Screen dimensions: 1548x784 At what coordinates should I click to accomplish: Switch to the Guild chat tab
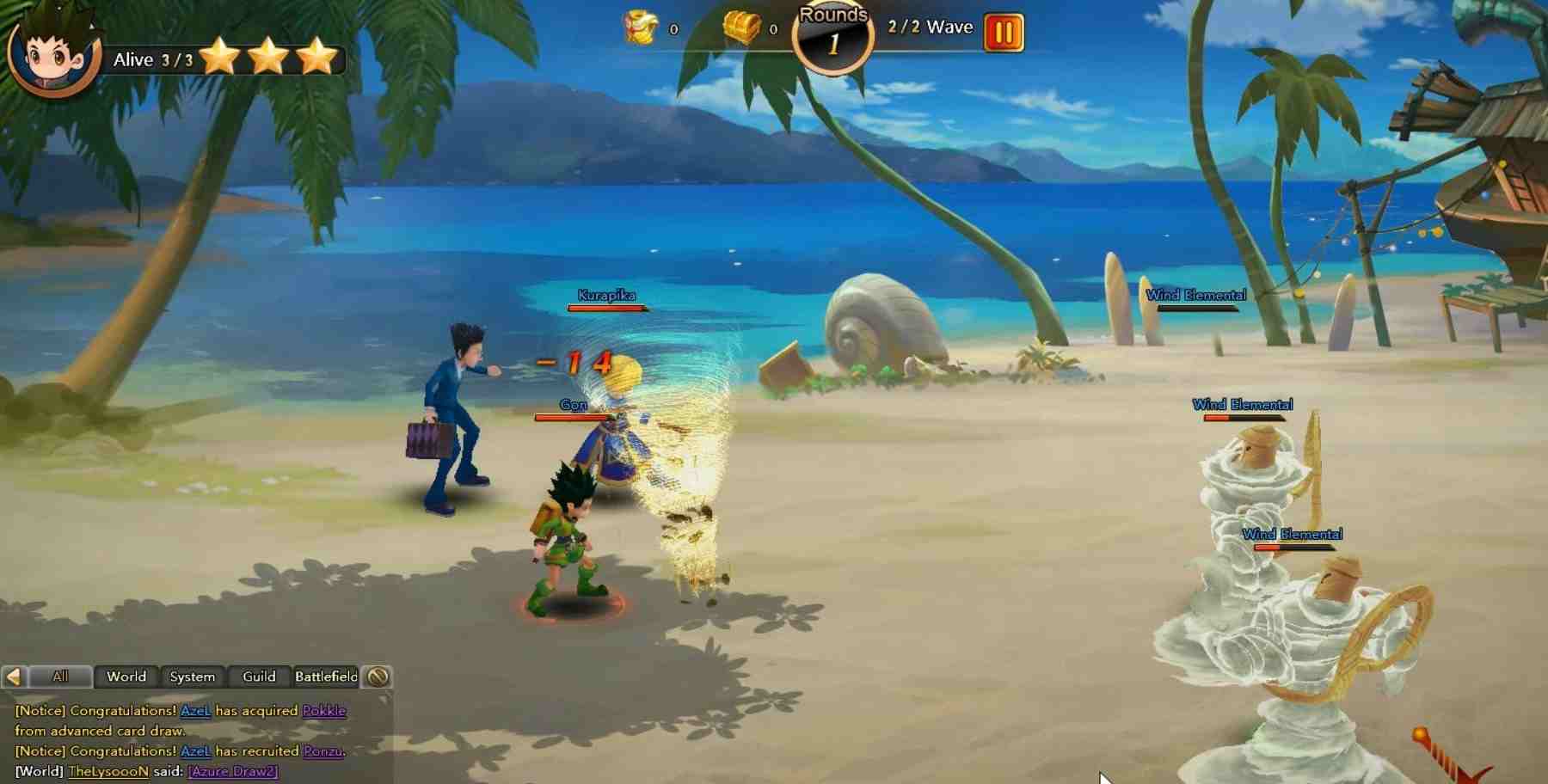(x=259, y=677)
